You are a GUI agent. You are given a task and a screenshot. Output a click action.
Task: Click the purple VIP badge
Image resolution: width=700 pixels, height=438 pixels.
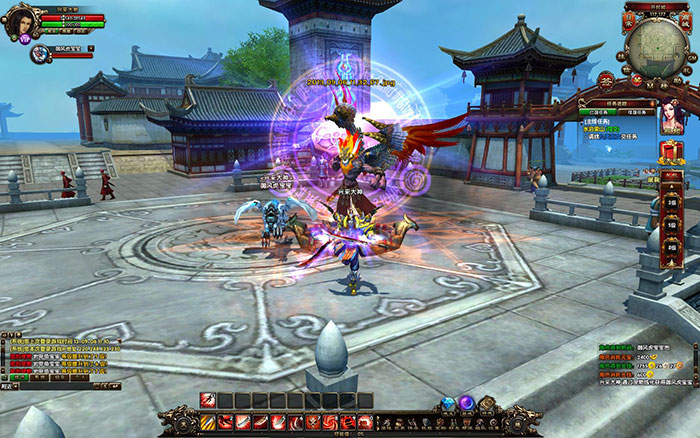[x=26, y=39]
